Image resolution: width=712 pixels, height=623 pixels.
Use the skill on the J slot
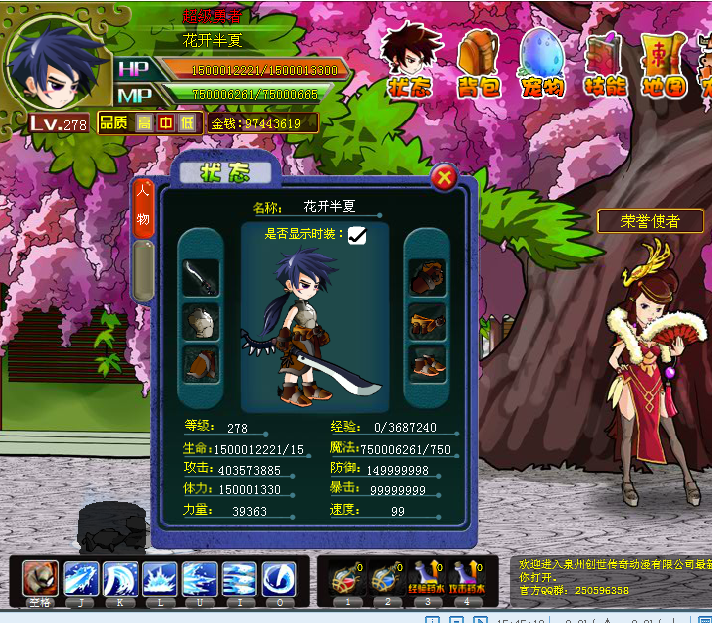80,579
